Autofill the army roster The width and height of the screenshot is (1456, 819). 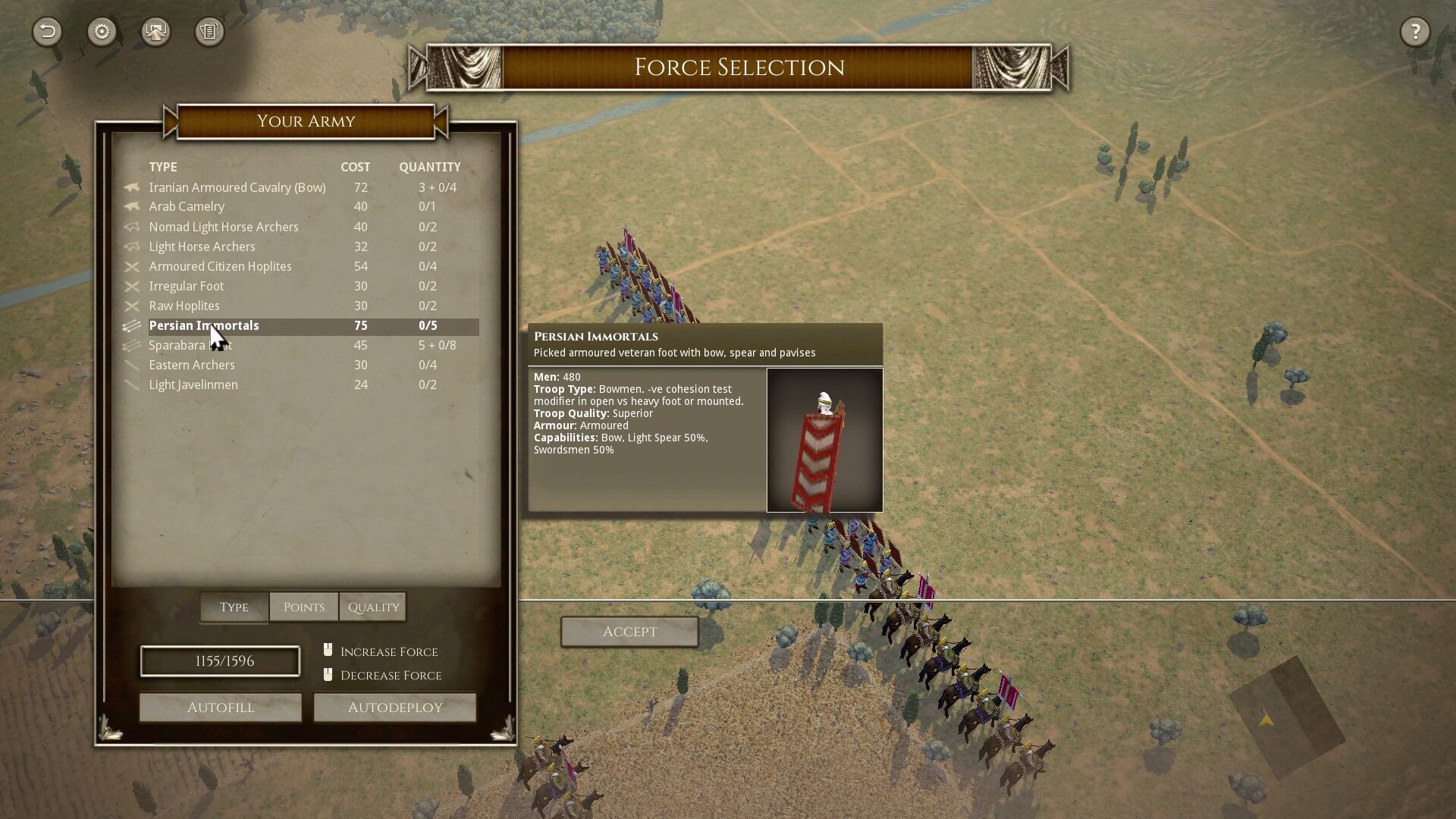pos(221,708)
